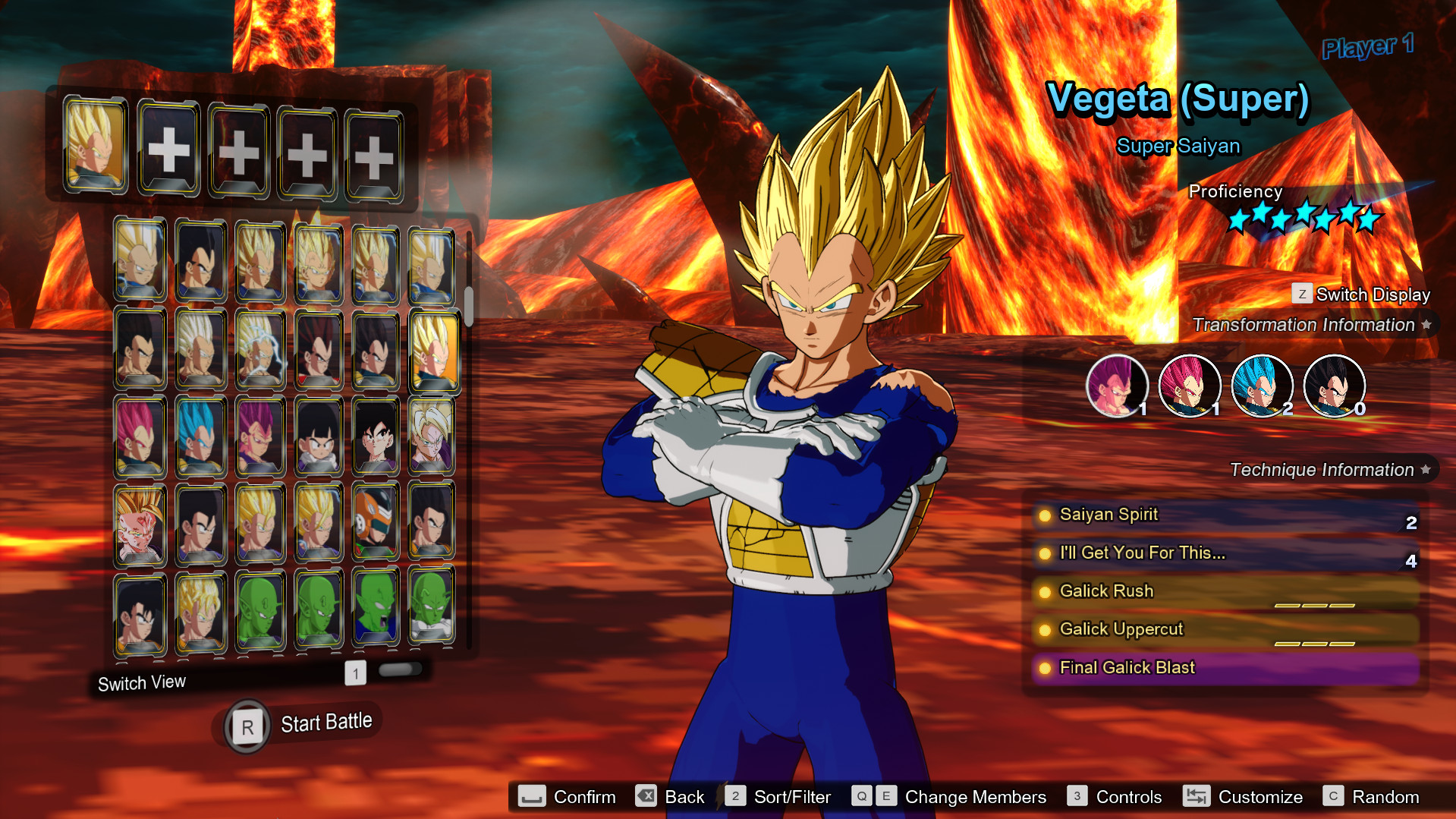The width and height of the screenshot is (1456, 819).
Task: Open the Customize menu
Action: click(1260, 797)
